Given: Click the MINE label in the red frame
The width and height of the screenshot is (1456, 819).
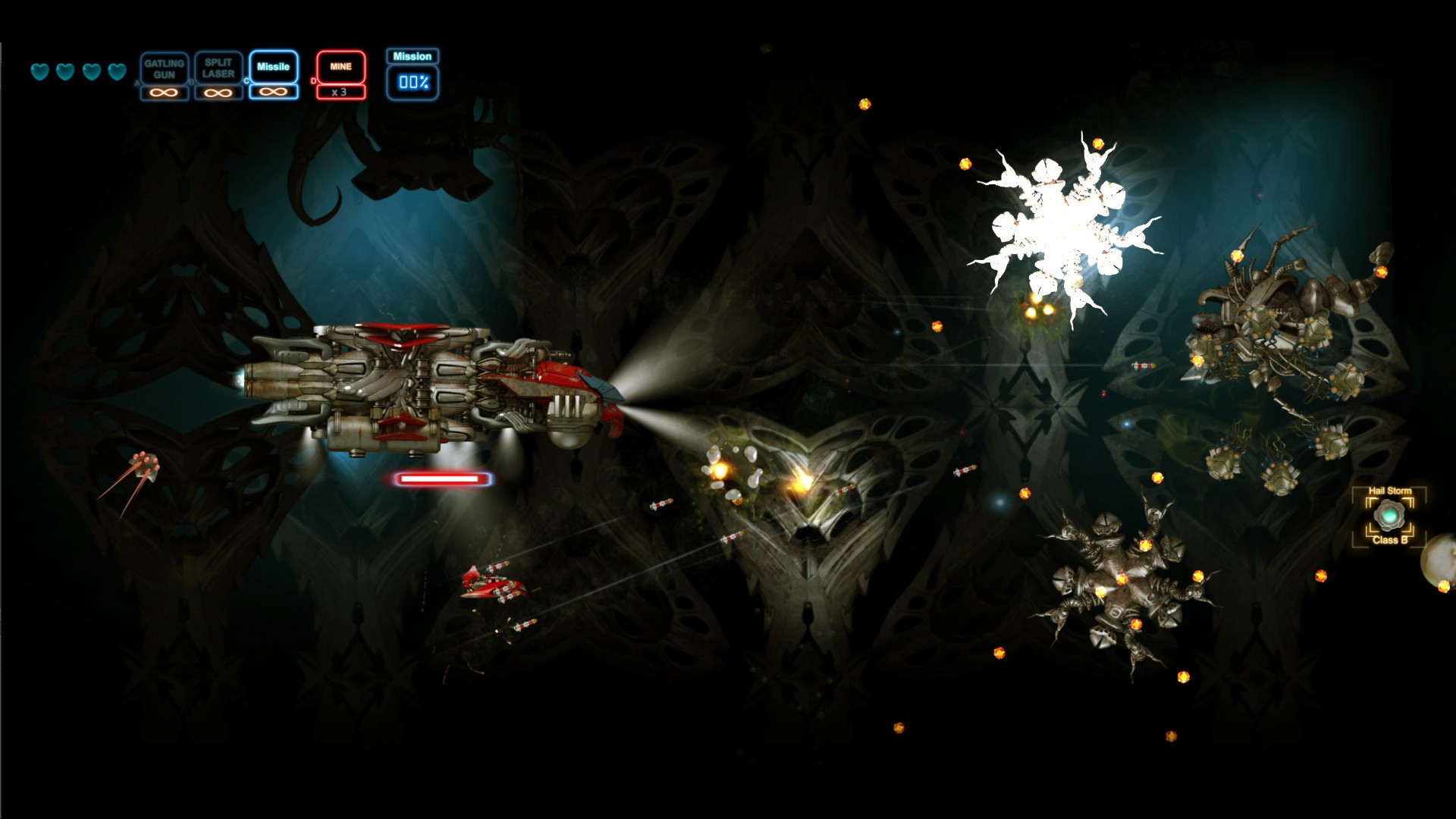Looking at the screenshot, I should coord(340,66).
